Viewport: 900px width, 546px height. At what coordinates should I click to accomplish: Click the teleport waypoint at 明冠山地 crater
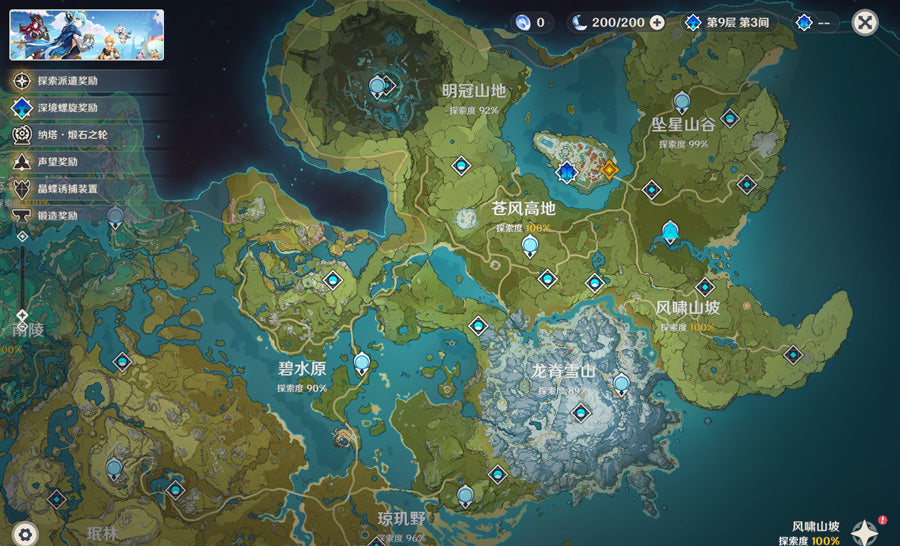tap(378, 87)
